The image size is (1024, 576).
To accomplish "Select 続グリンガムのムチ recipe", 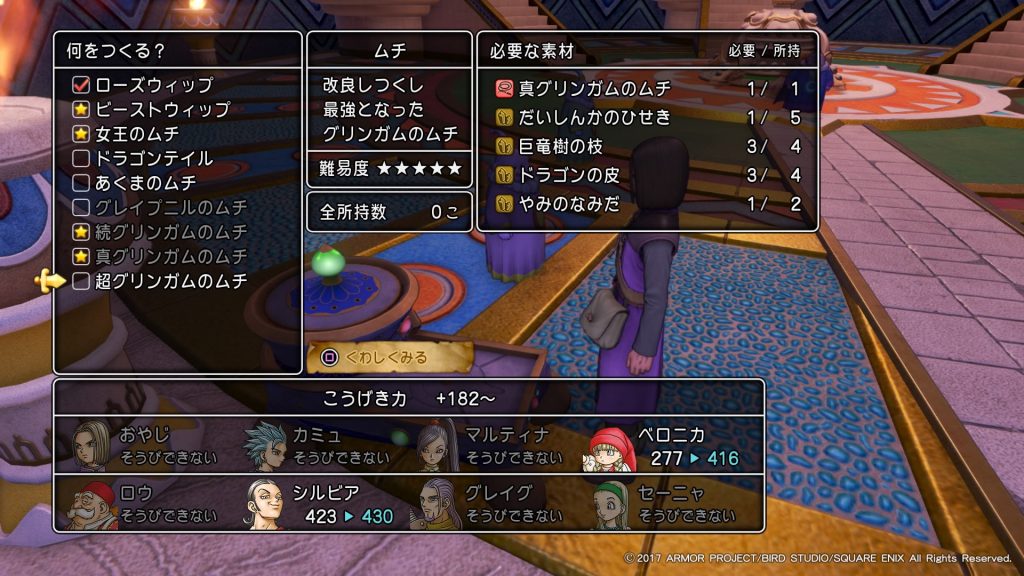I will pos(170,232).
